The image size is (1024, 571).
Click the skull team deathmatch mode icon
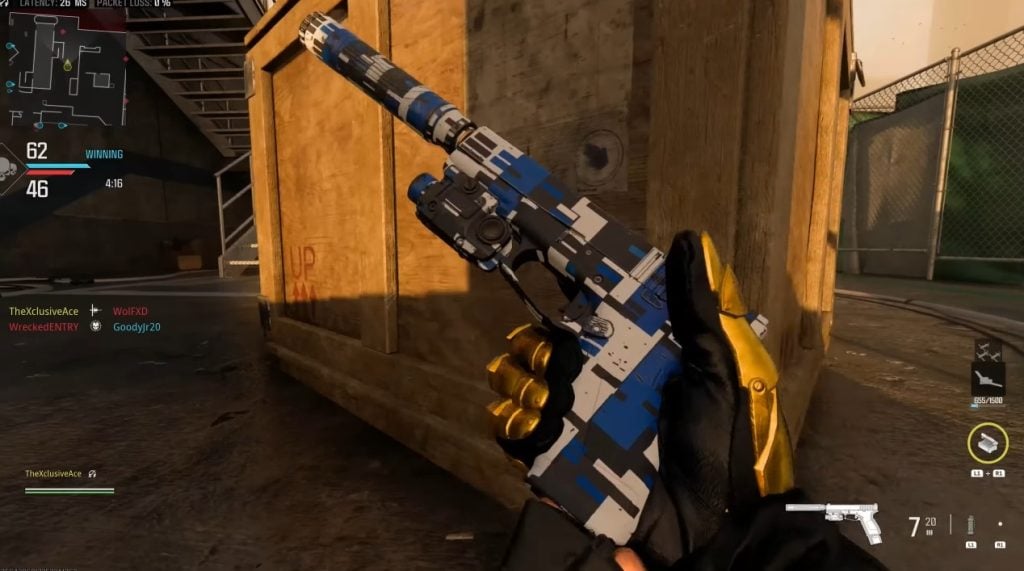[11, 166]
